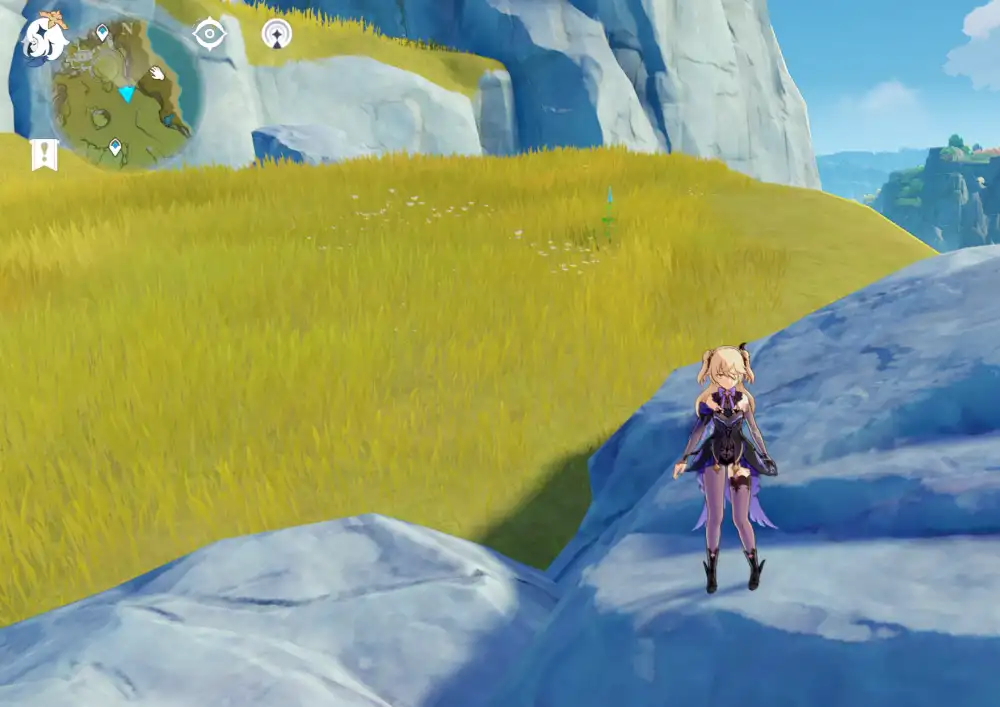This screenshot has width=1000, height=707.
Task: Open the Paimon main menu
Action: pos(45,37)
